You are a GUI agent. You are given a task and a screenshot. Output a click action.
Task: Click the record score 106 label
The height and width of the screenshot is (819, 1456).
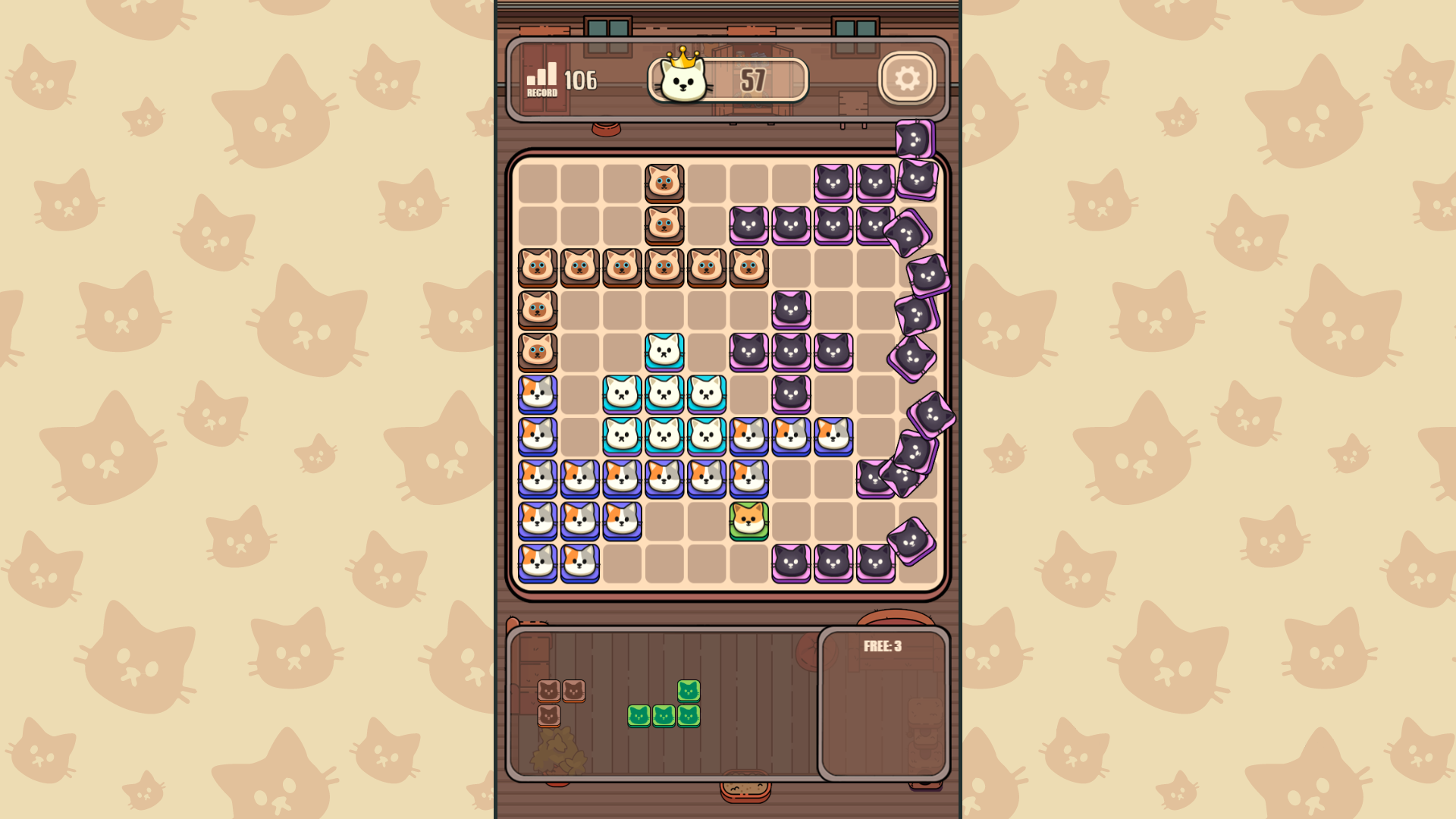point(579,78)
